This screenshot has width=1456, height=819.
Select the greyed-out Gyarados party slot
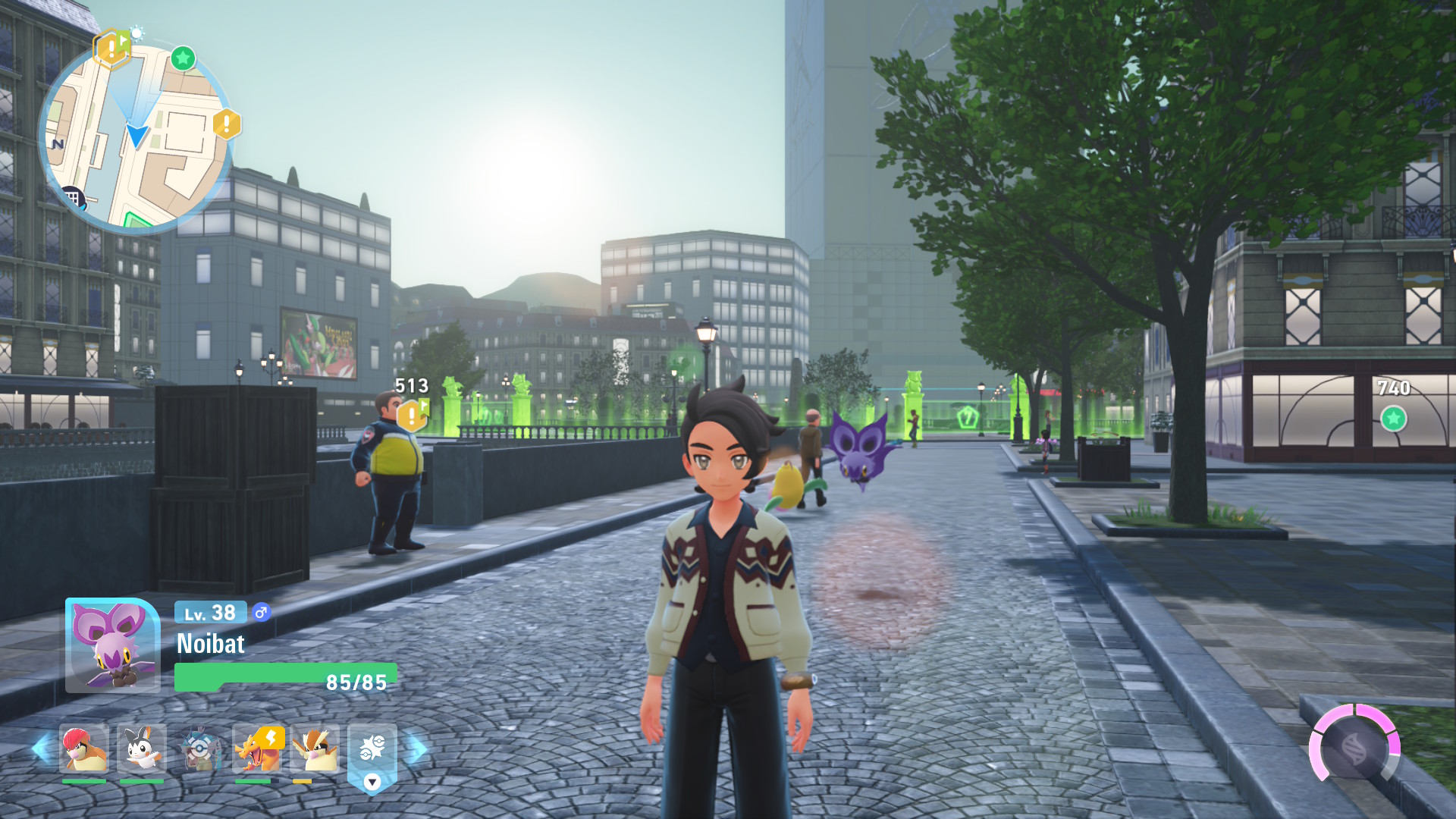(199, 749)
